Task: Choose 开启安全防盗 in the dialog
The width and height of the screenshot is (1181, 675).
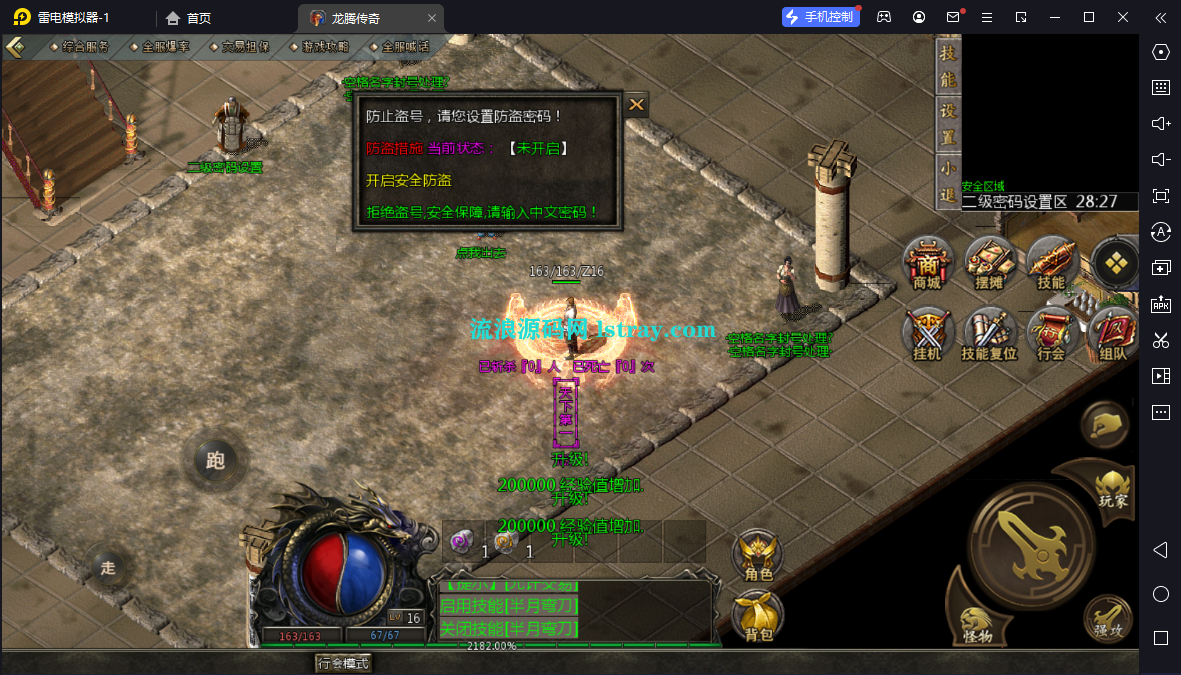Action: [x=409, y=181]
